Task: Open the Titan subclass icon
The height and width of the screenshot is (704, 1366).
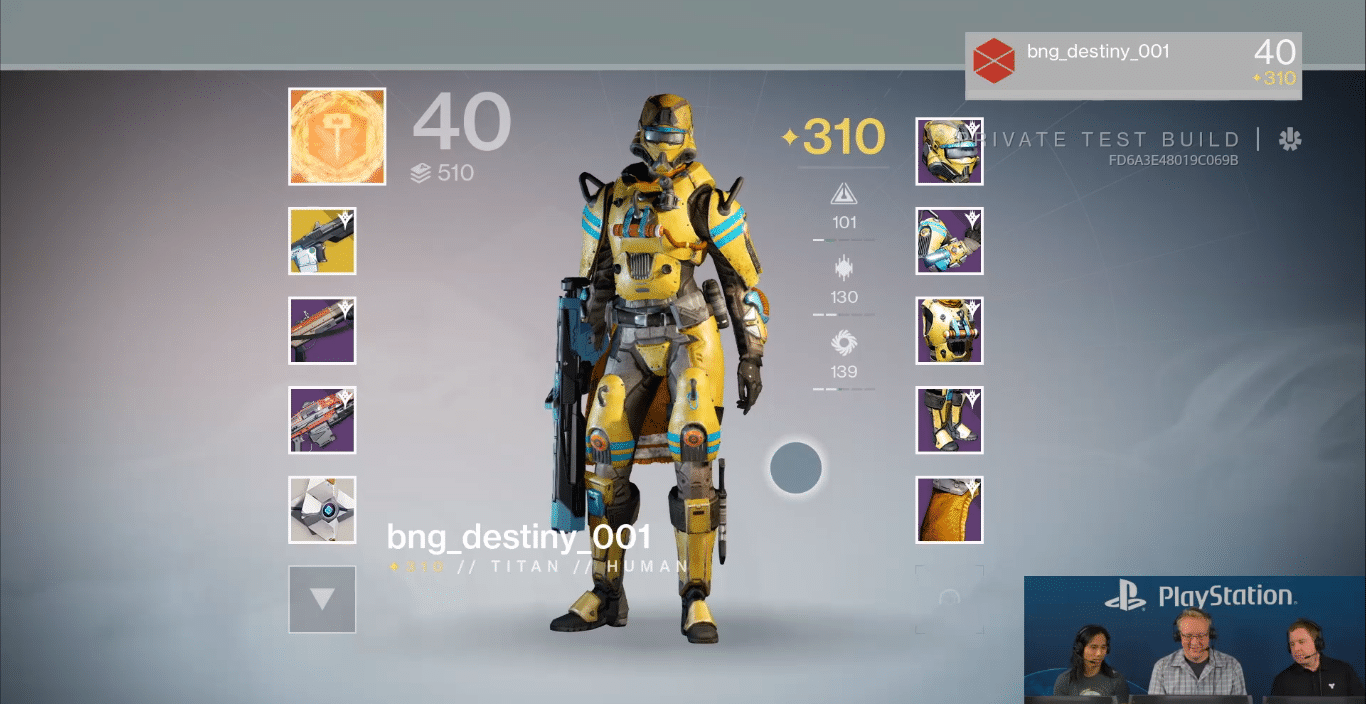Action: pos(337,137)
